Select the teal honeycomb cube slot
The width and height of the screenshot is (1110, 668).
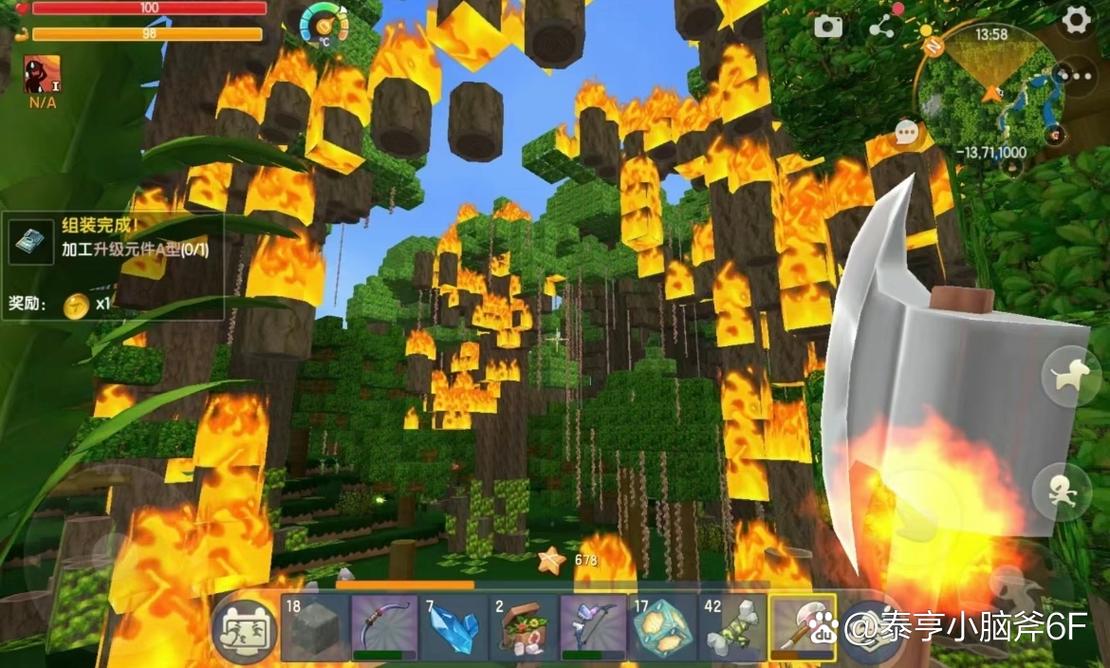[663, 628]
